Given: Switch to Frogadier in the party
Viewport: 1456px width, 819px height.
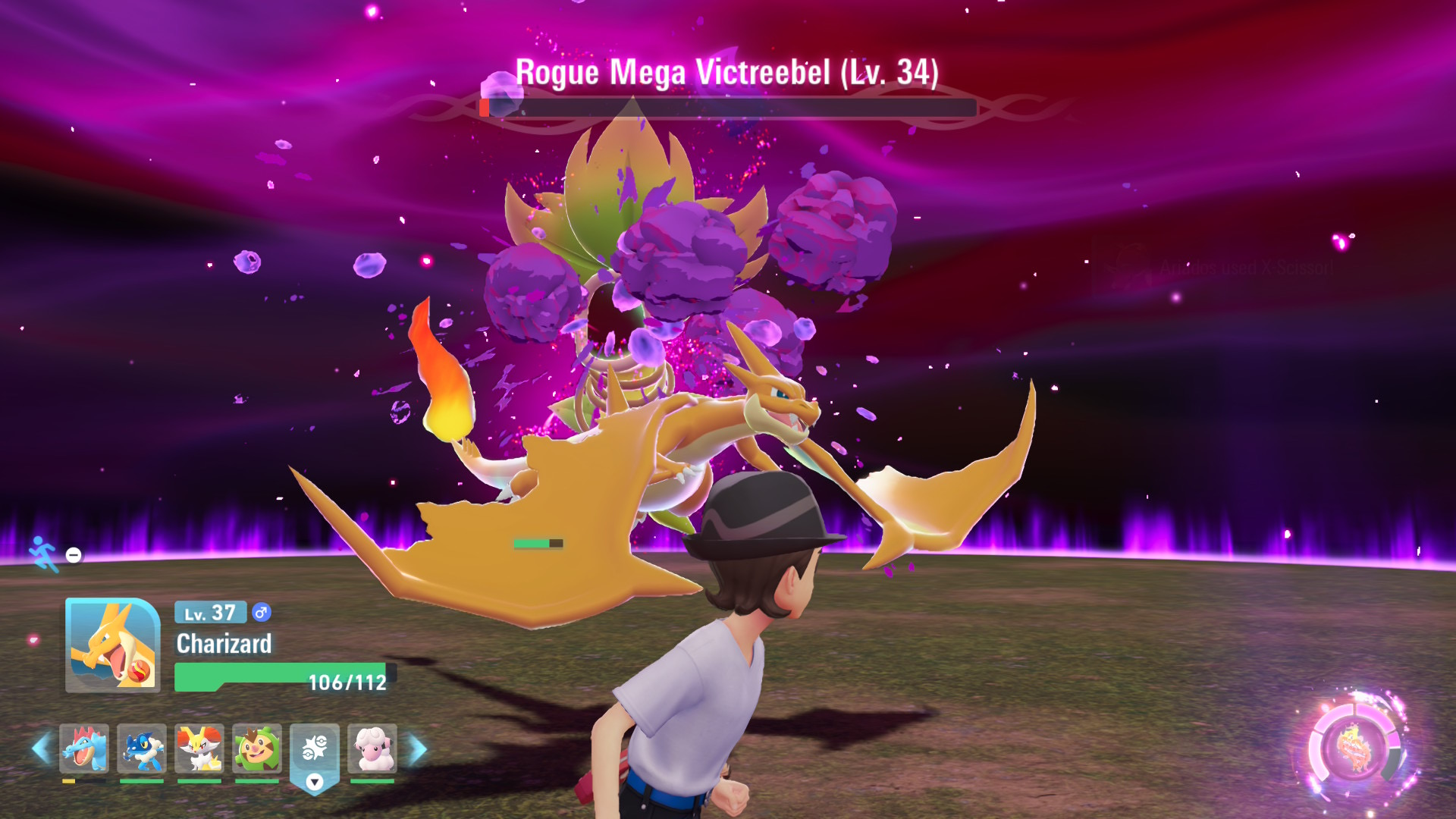Looking at the screenshot, I should (142, 748).
